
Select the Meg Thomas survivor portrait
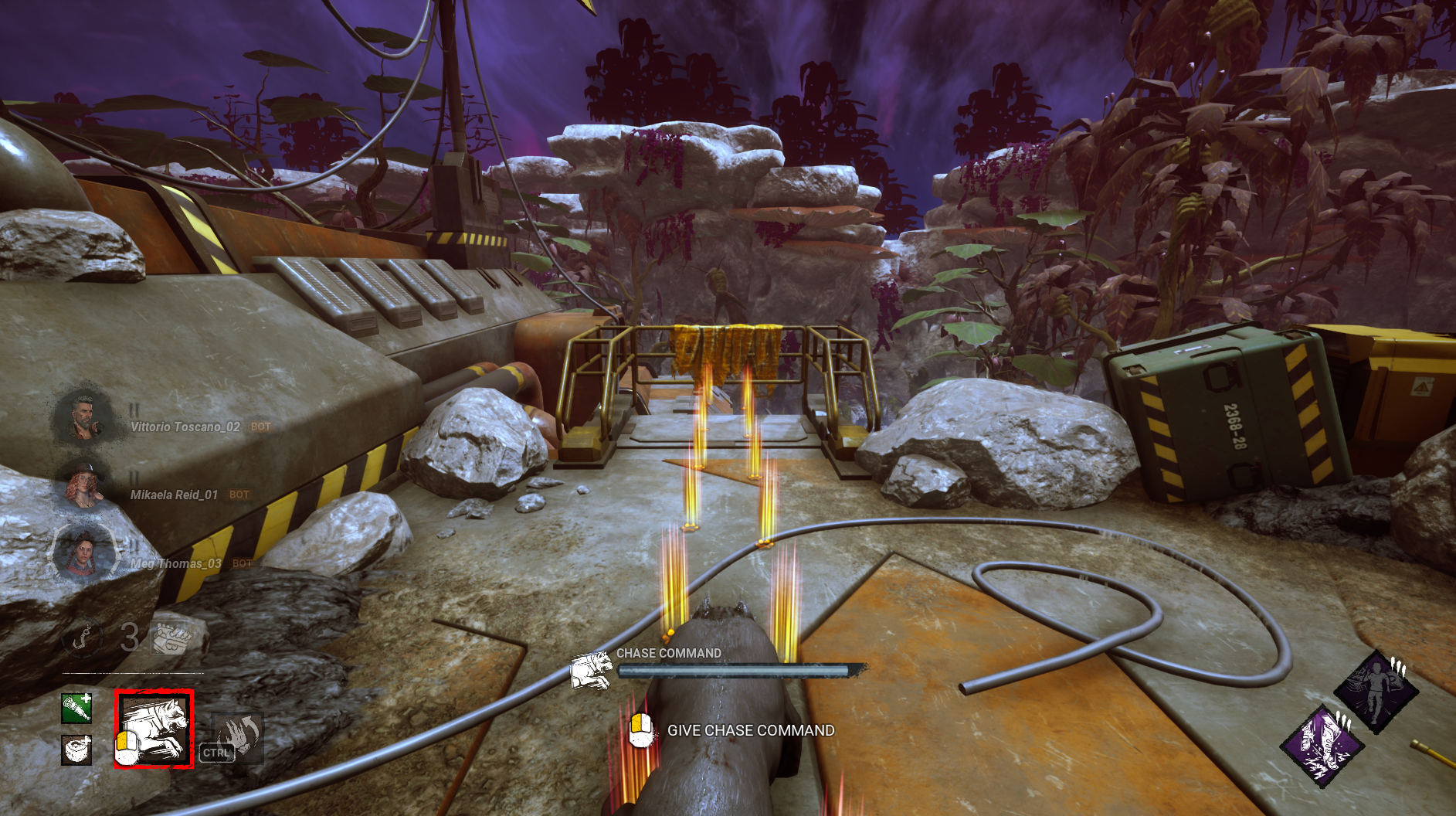tap(82, 553)
